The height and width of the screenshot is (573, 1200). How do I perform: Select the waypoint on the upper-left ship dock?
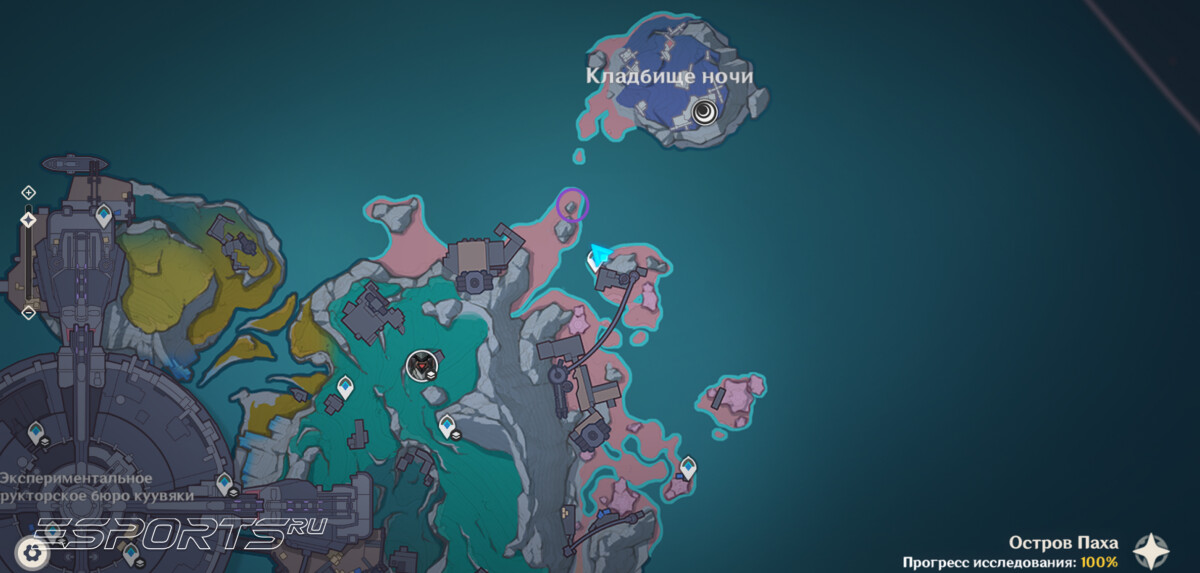(103, 214)
